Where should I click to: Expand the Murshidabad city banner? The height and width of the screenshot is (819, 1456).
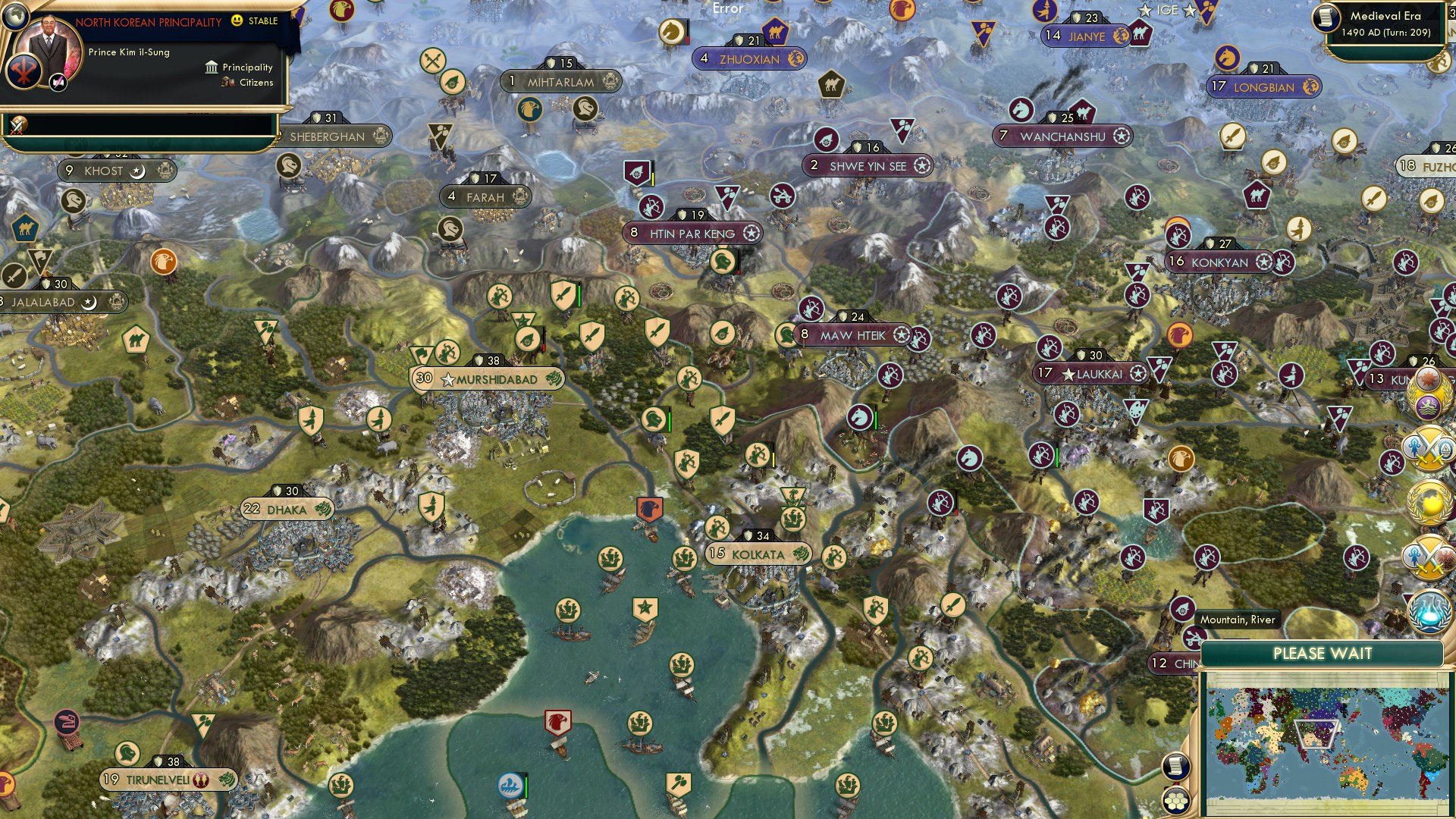(x=490, y=378)
